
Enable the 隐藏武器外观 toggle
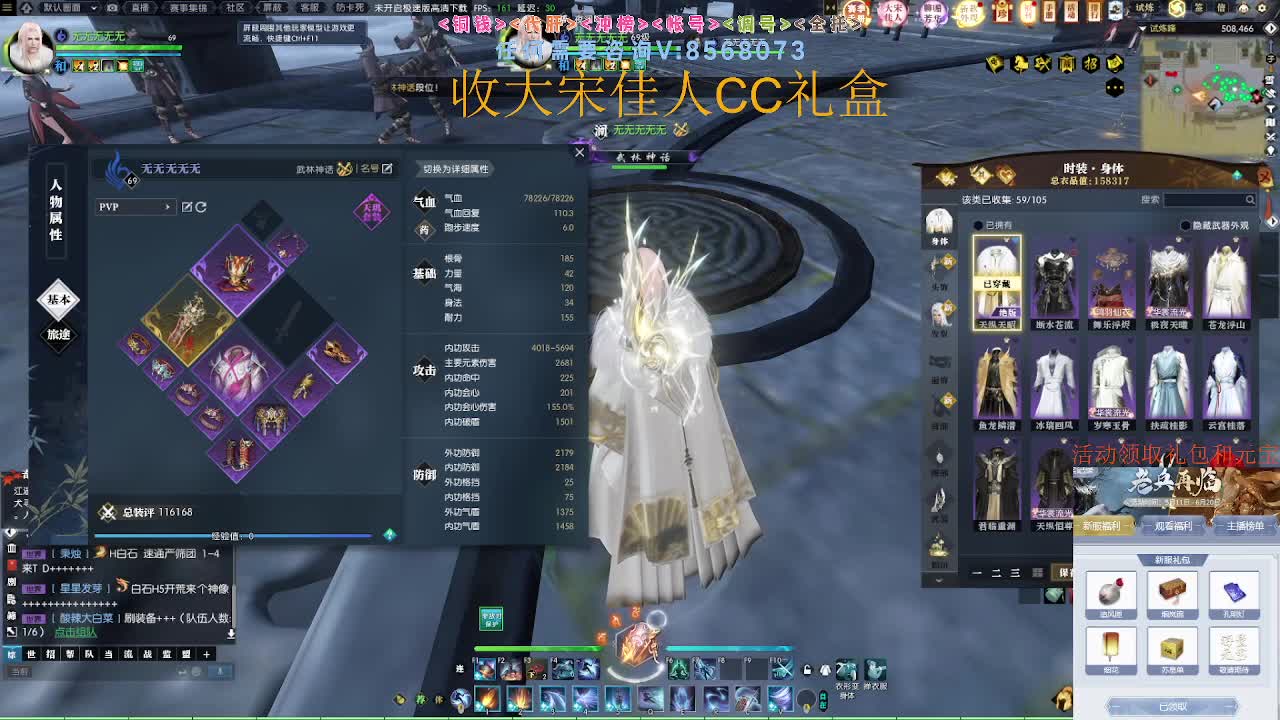click(x=1186, y=224)
